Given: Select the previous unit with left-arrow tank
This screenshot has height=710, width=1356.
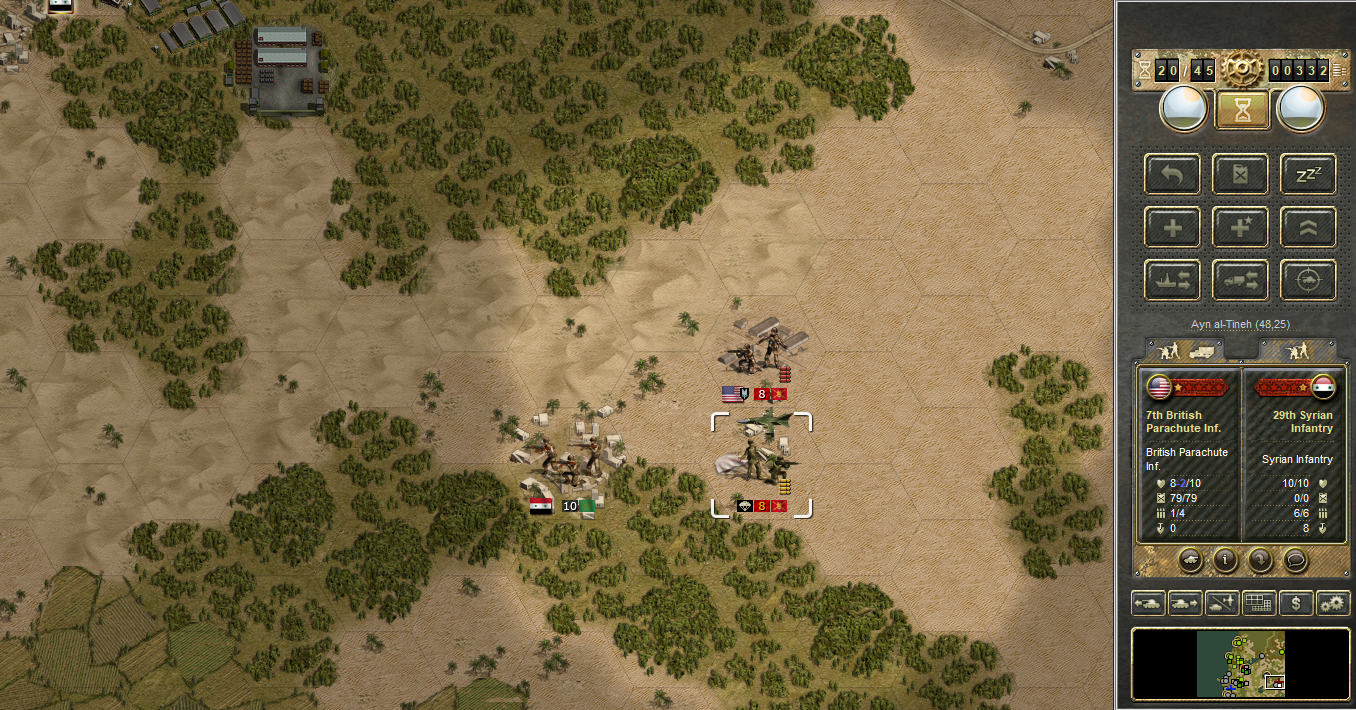Looking at the screenshot, I should [1148, 603].
